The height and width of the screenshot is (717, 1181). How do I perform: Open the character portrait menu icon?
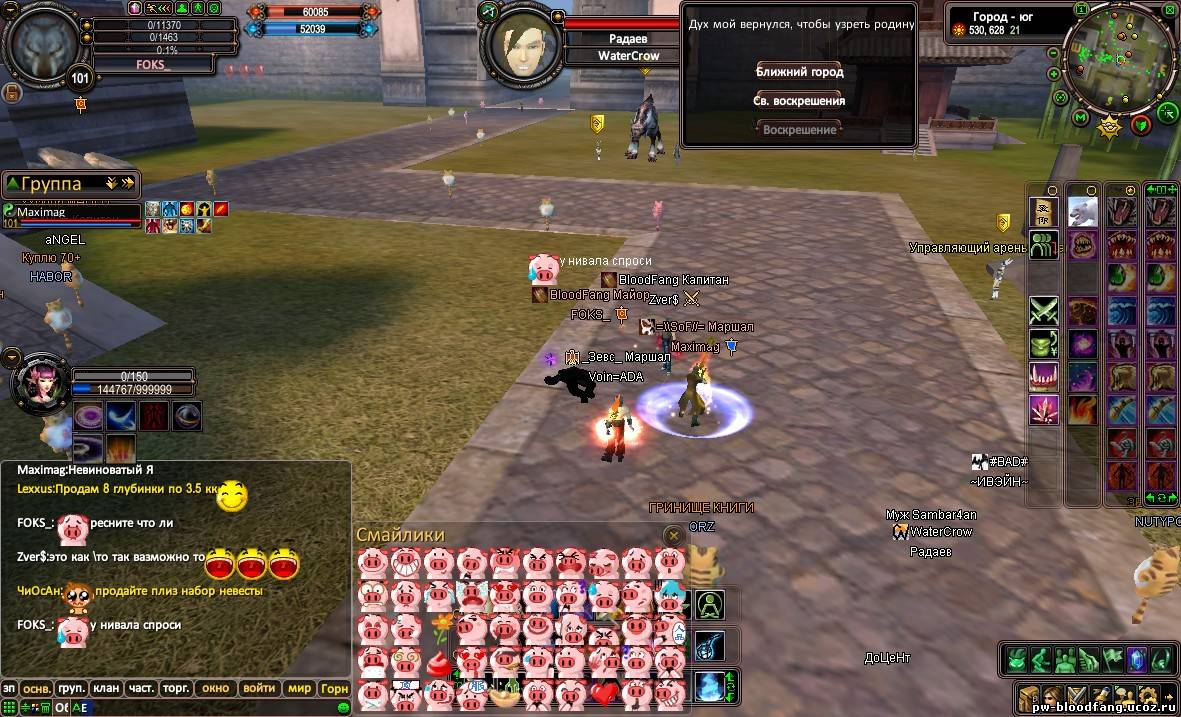coord(1051,697)
